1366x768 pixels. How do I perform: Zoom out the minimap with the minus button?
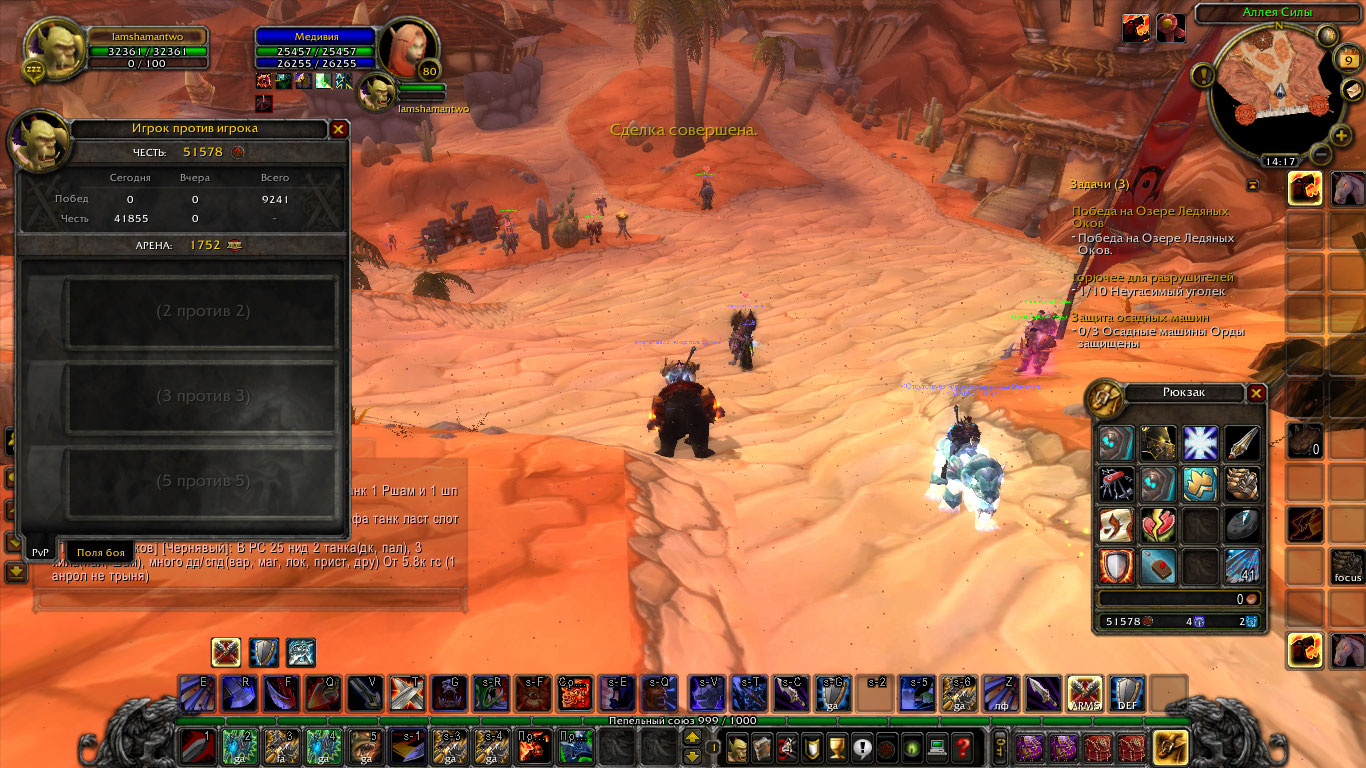point(1319,155)
